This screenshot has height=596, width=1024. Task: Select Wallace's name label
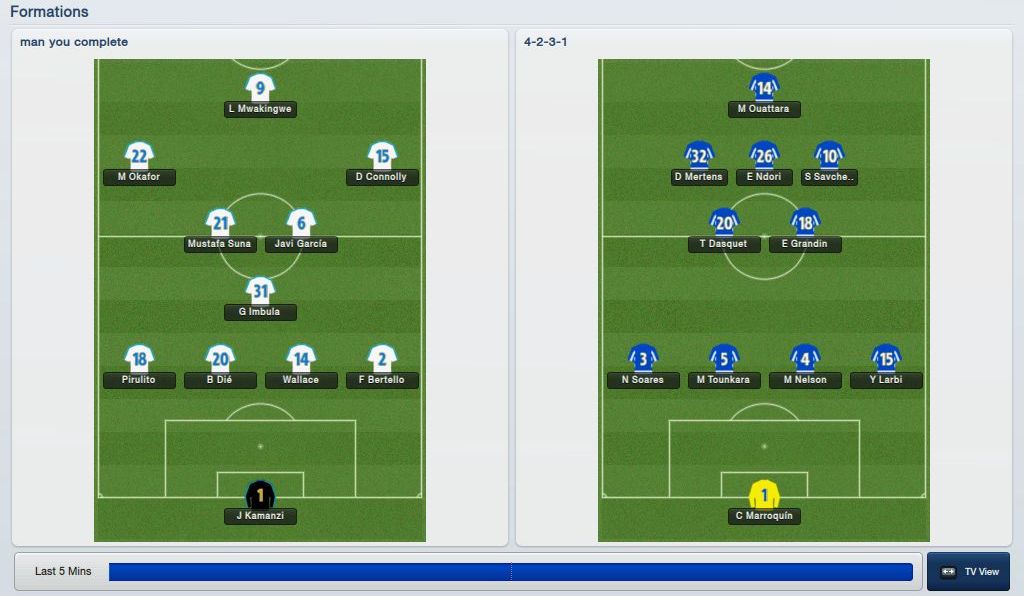coord(301,380)
